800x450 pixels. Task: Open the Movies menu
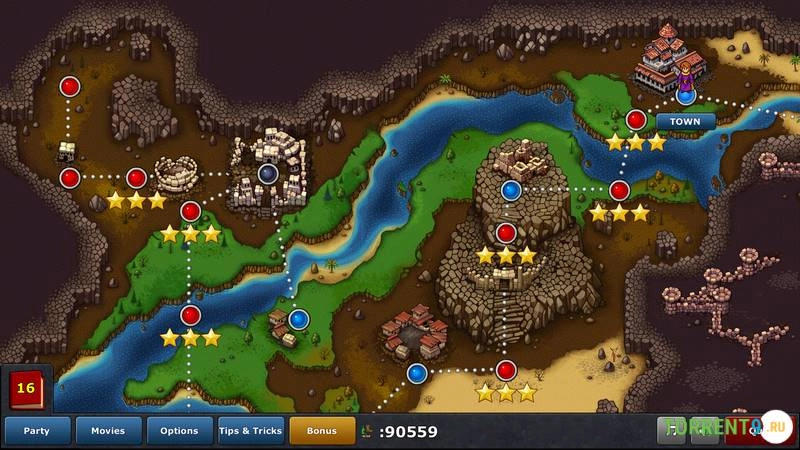pos(108,431)
